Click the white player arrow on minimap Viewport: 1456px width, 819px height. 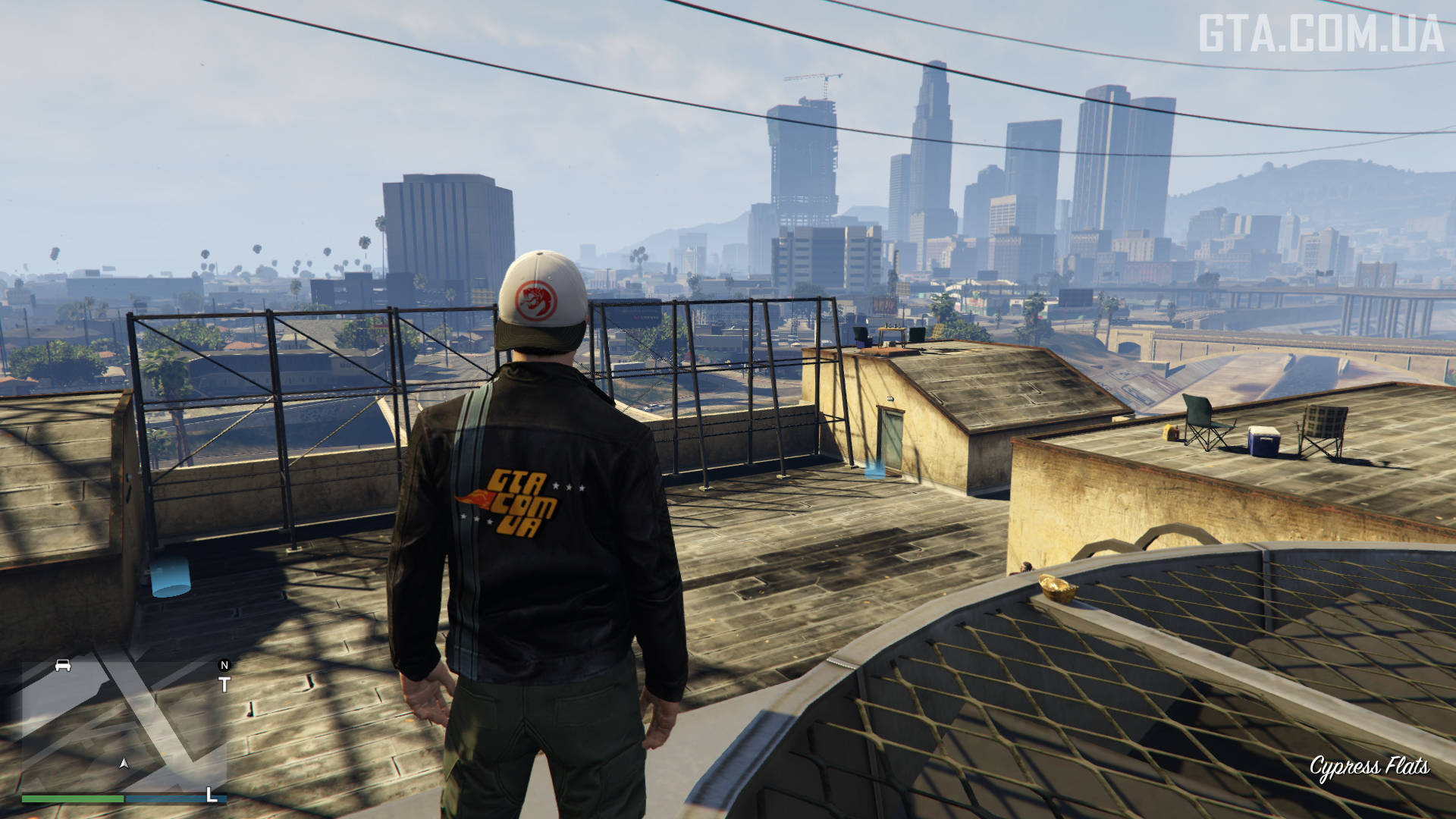124,763
